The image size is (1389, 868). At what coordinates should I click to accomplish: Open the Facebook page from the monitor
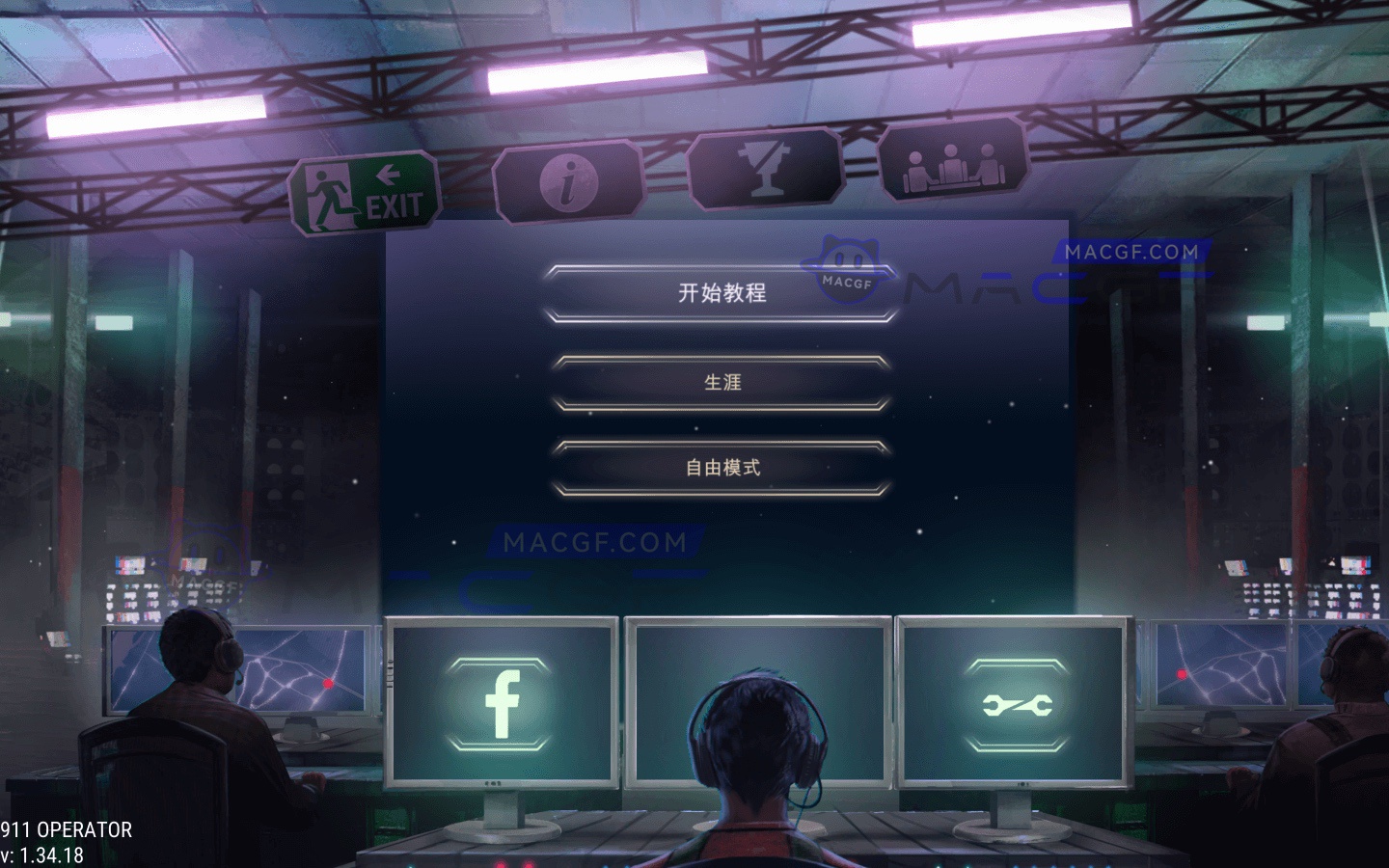(501, 704)
